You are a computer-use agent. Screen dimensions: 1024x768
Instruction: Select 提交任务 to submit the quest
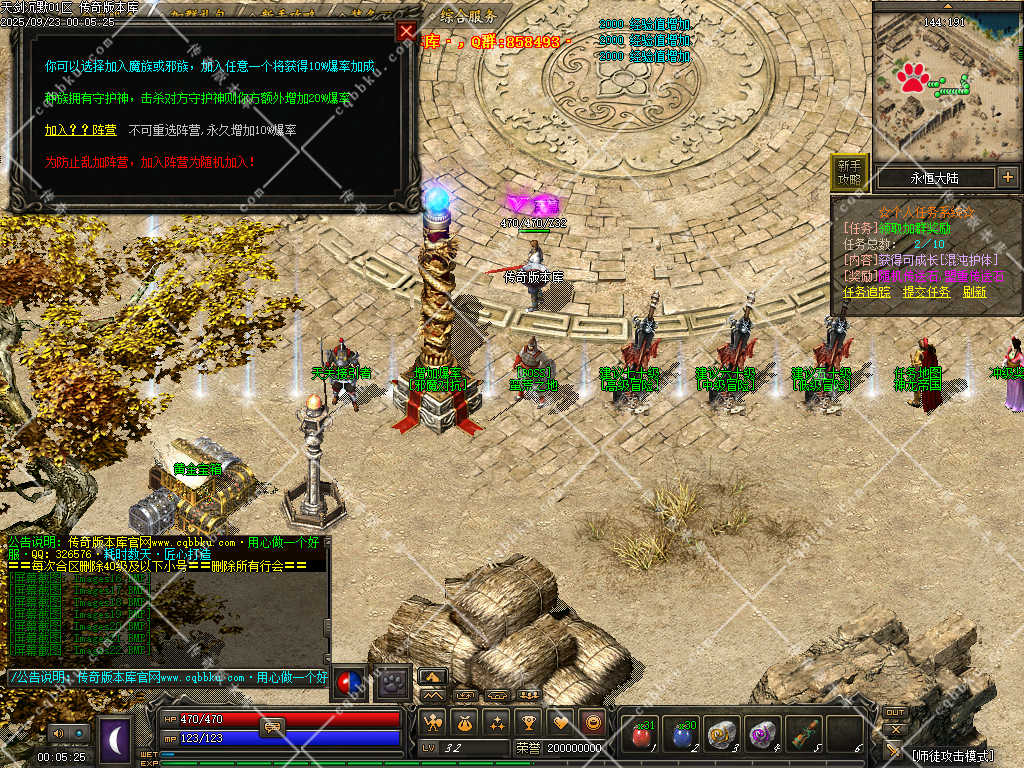(x=925, y=292)
